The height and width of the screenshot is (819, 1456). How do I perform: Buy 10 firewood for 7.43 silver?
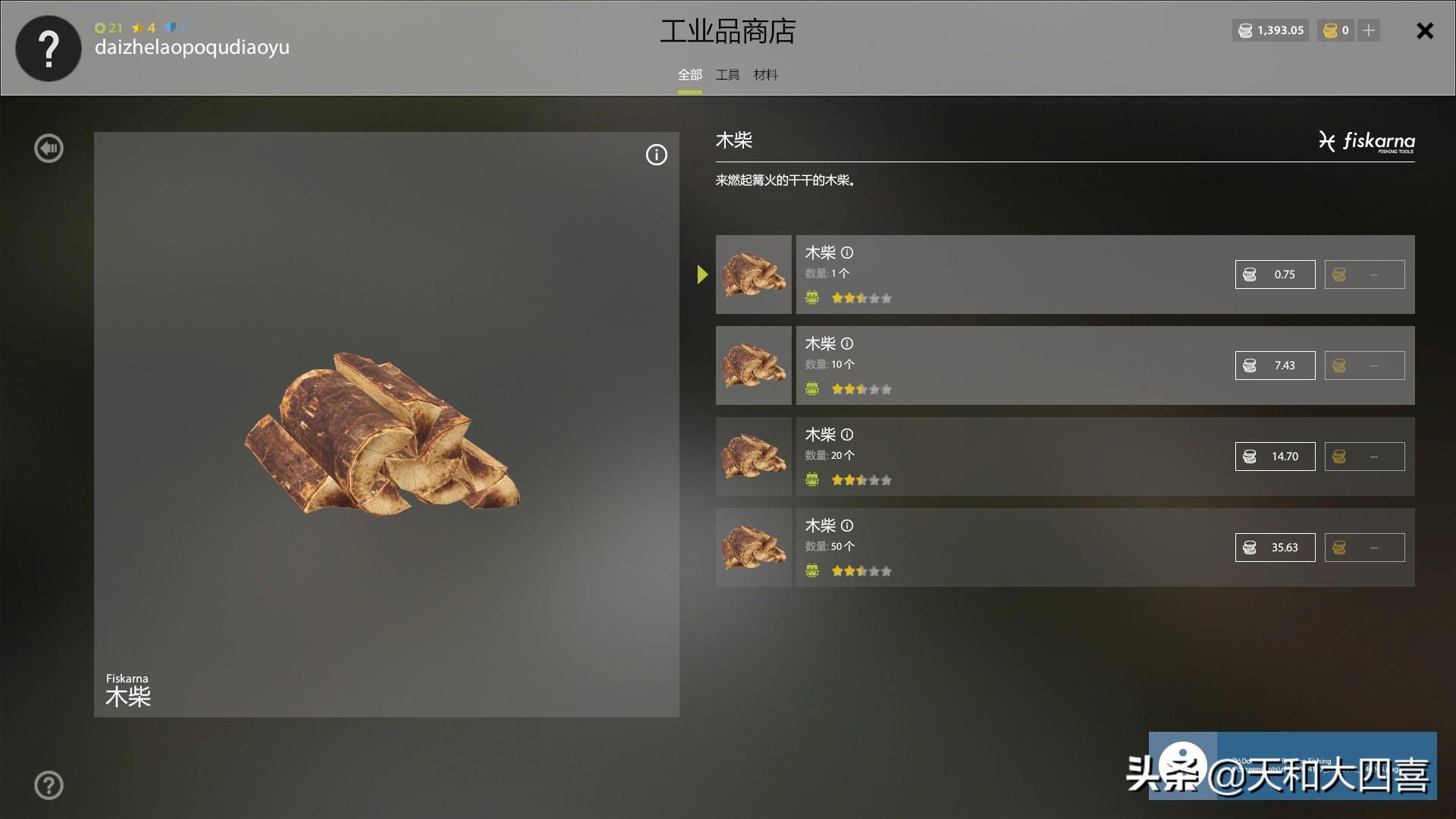(x=1275, y=366)
